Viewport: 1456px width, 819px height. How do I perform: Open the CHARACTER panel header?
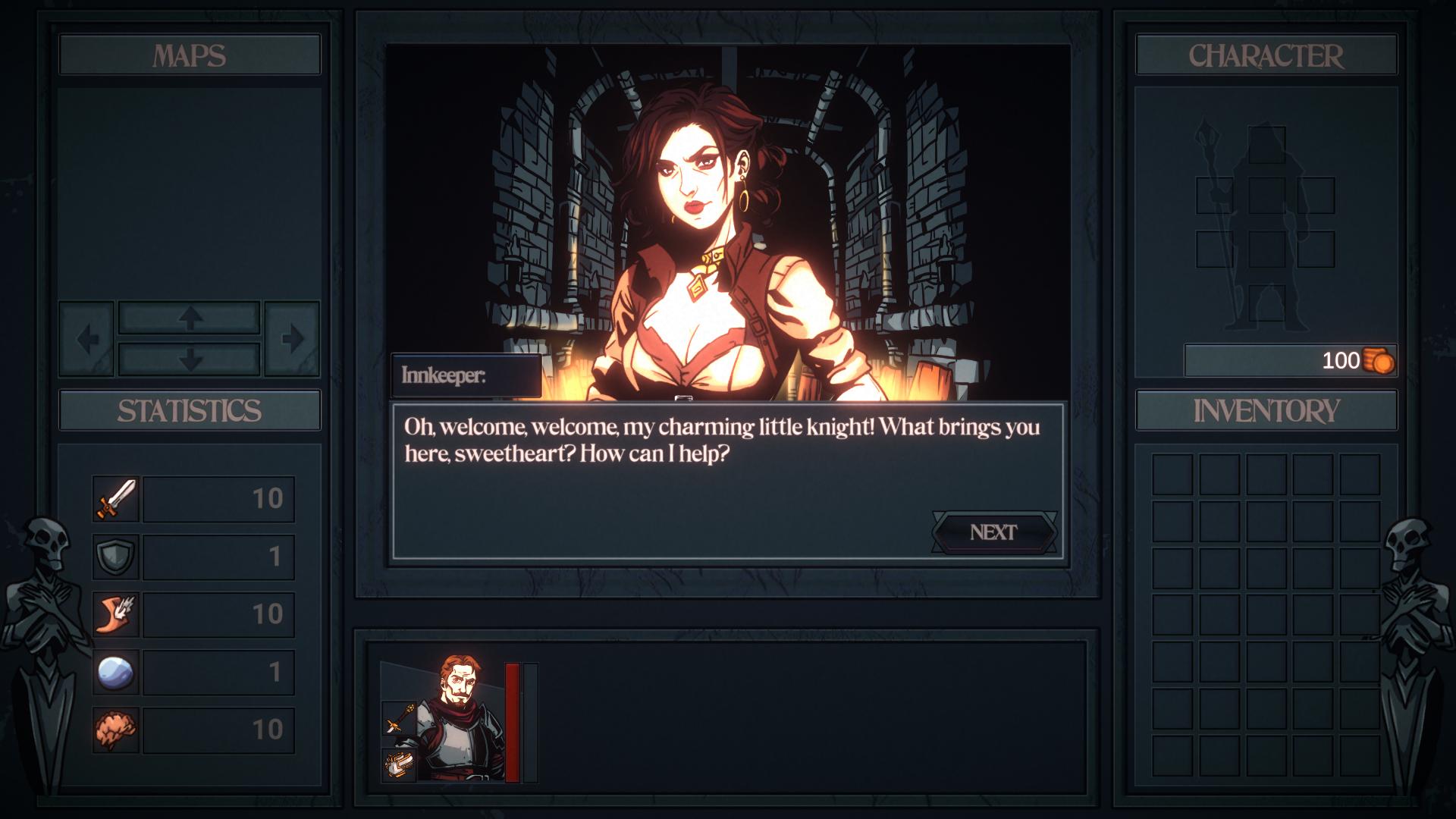pyautogui.click(x=1266, y=54)
